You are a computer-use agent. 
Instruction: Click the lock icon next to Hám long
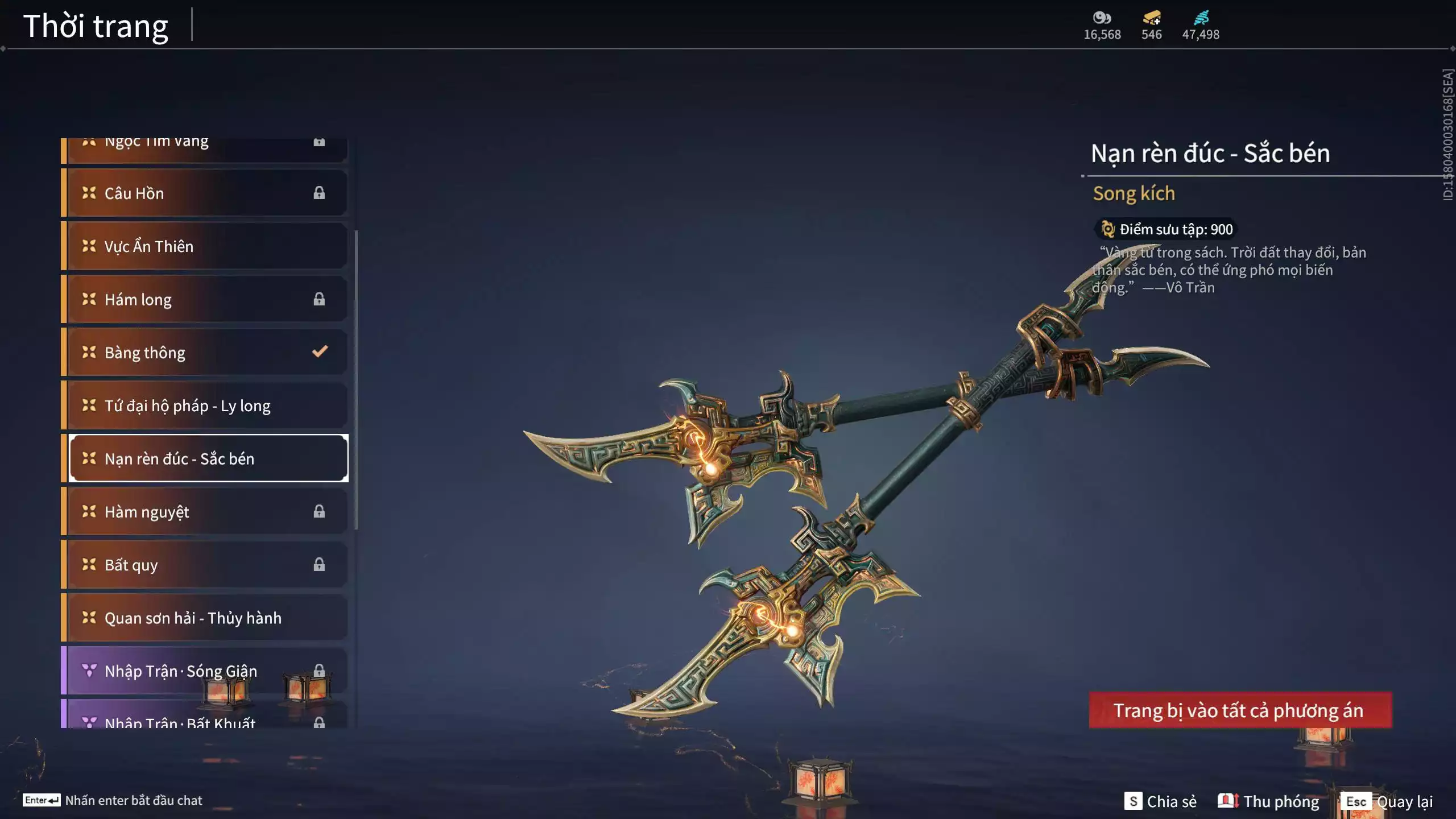click(319, 299)
